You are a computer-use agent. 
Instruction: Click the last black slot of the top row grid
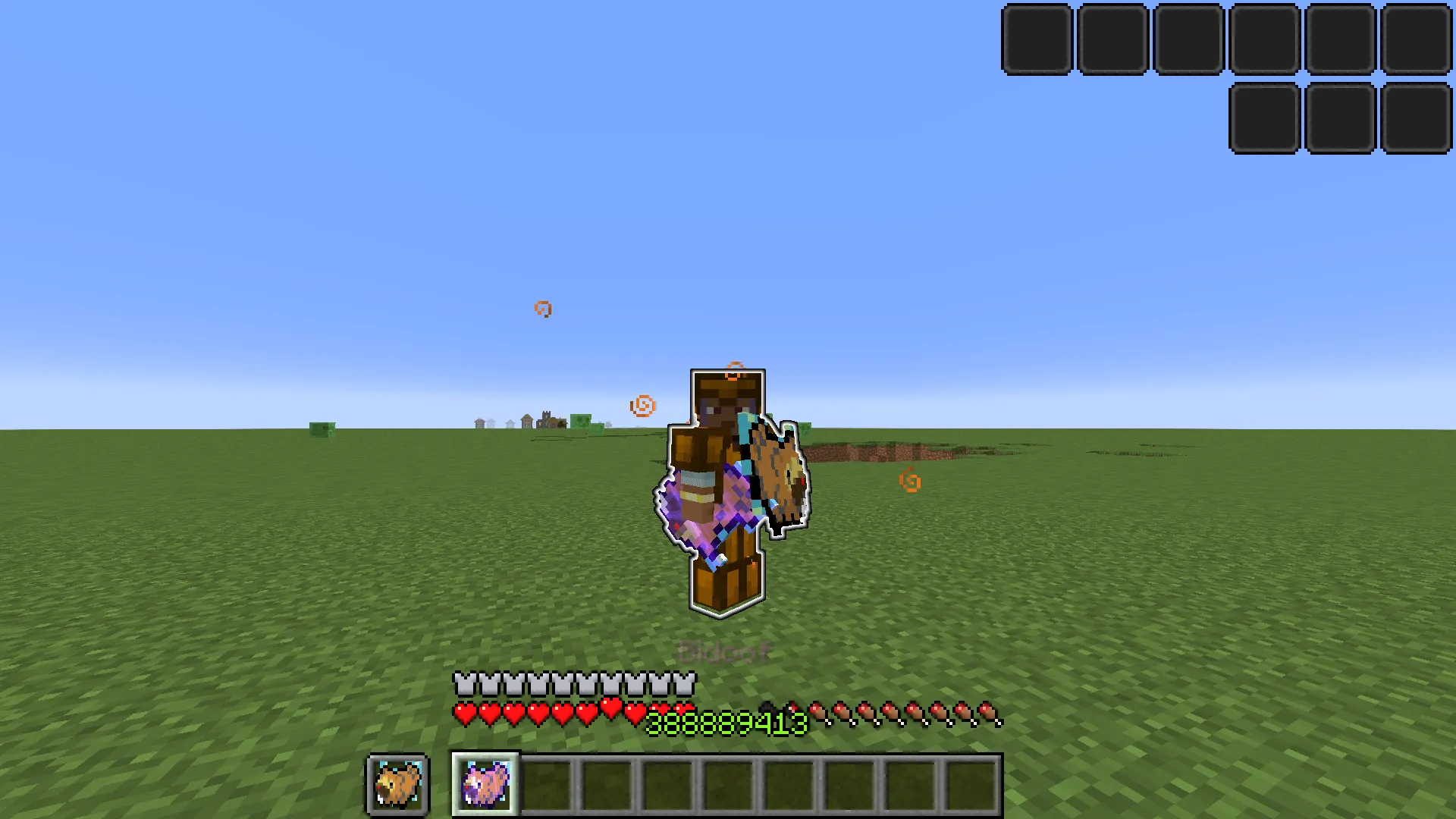[x=1415, y=39]
